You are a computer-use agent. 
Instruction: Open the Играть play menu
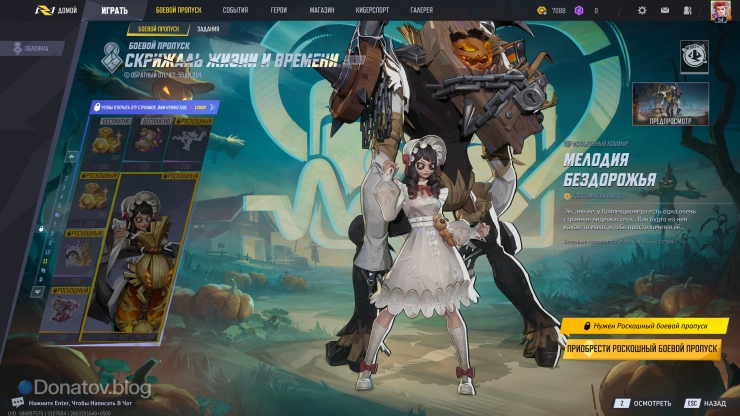(x=114, y=10)
